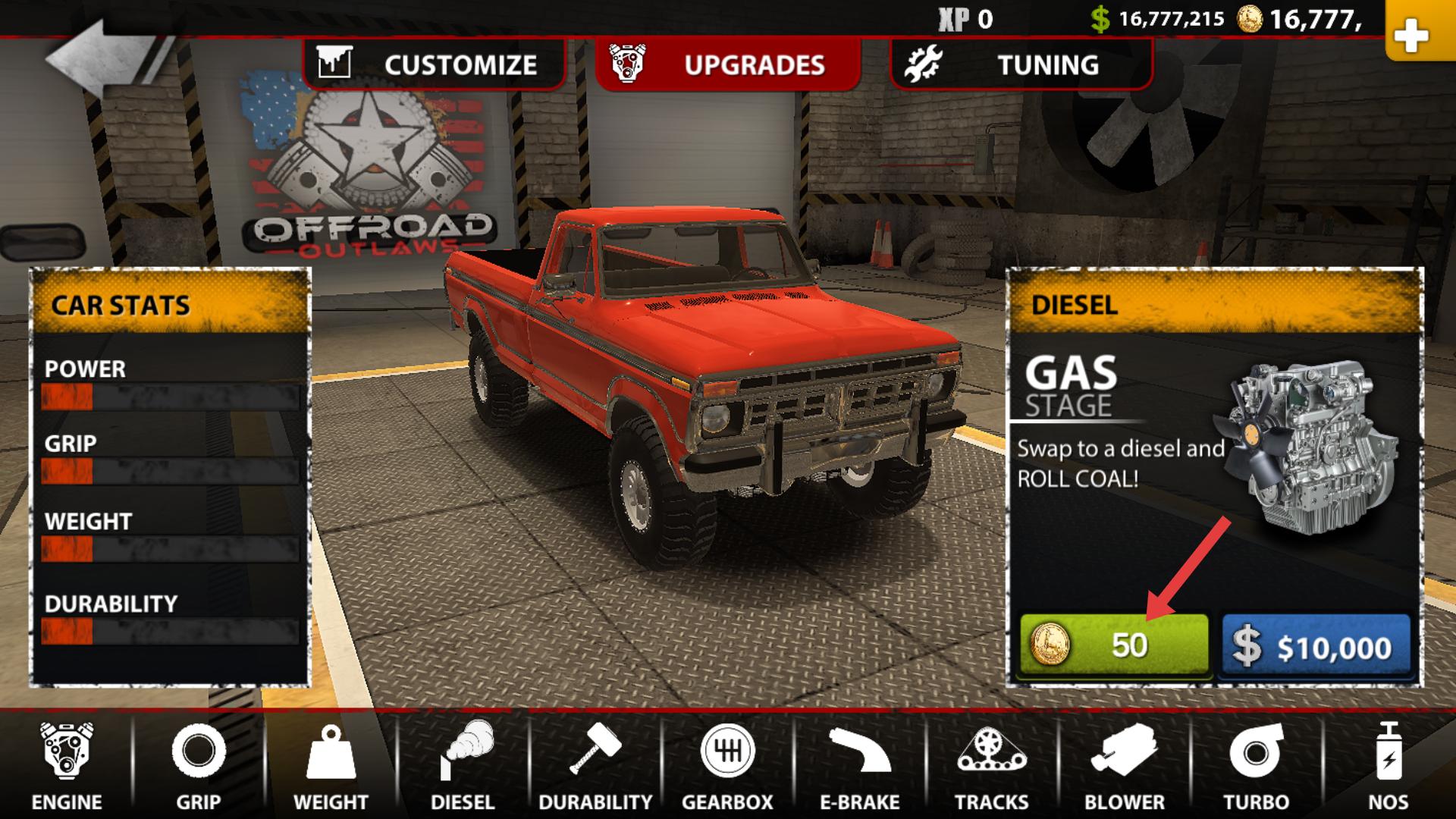Open the Blower upgrade category
This screenshot has height=819, width=1456.
[1124, 766]
